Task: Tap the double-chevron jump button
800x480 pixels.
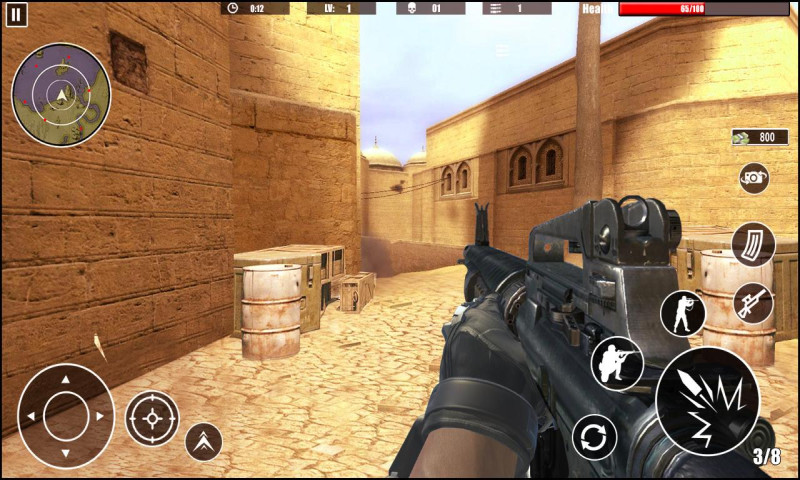Action: 203,440
